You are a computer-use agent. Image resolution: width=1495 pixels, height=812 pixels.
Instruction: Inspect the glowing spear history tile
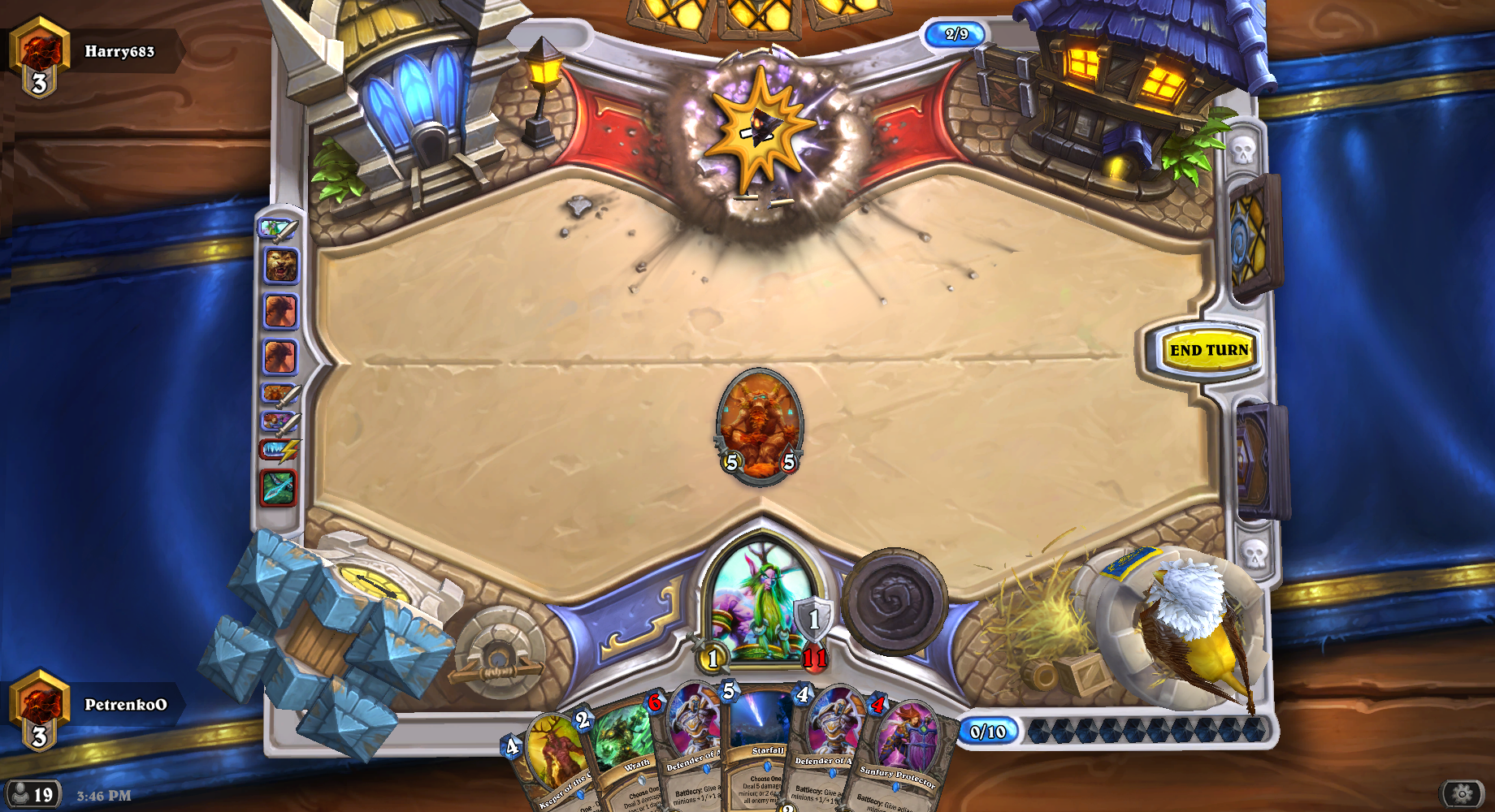[x=278, y=488]
